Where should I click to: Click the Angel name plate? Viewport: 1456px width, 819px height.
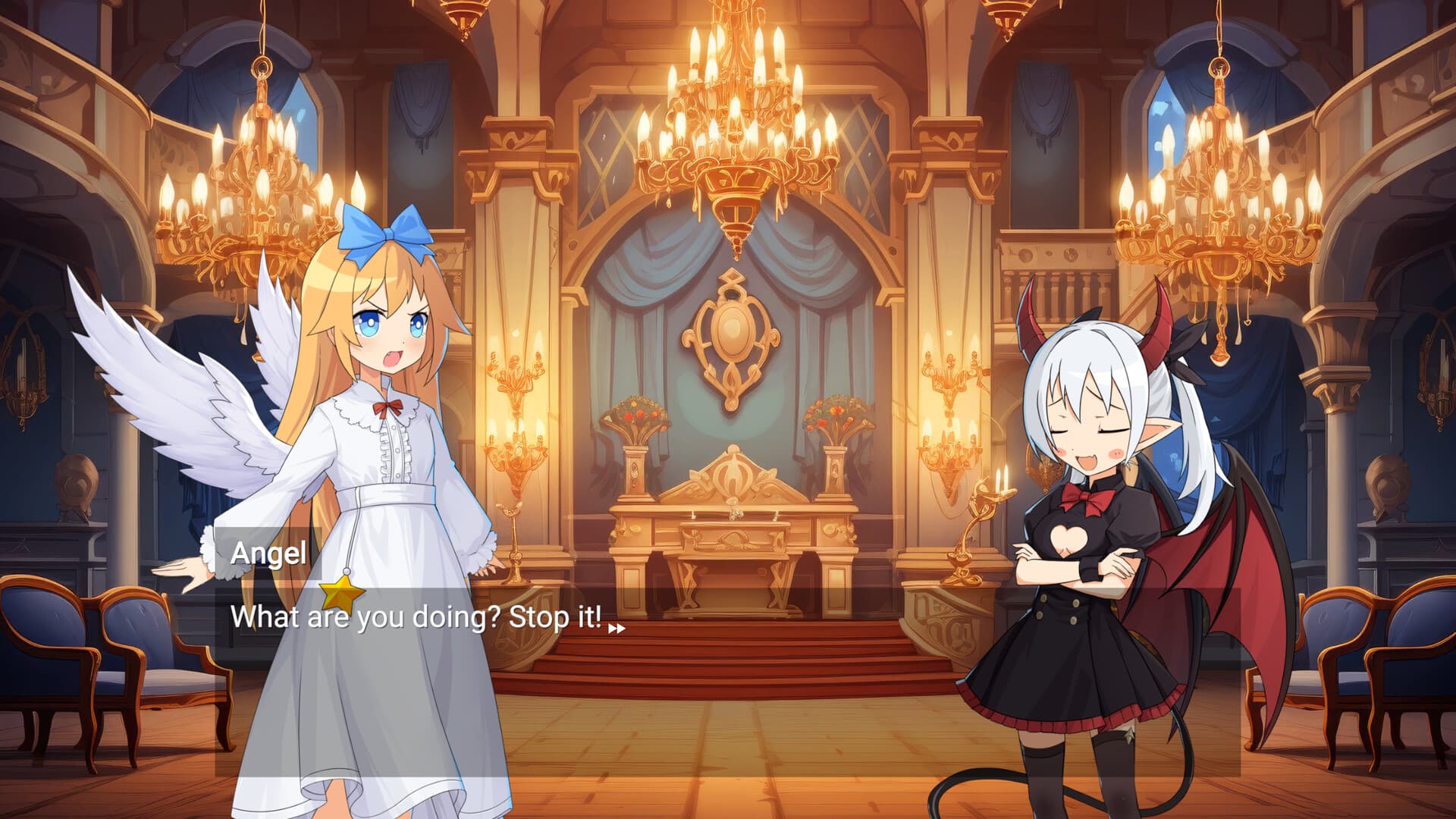click(269, 555)
